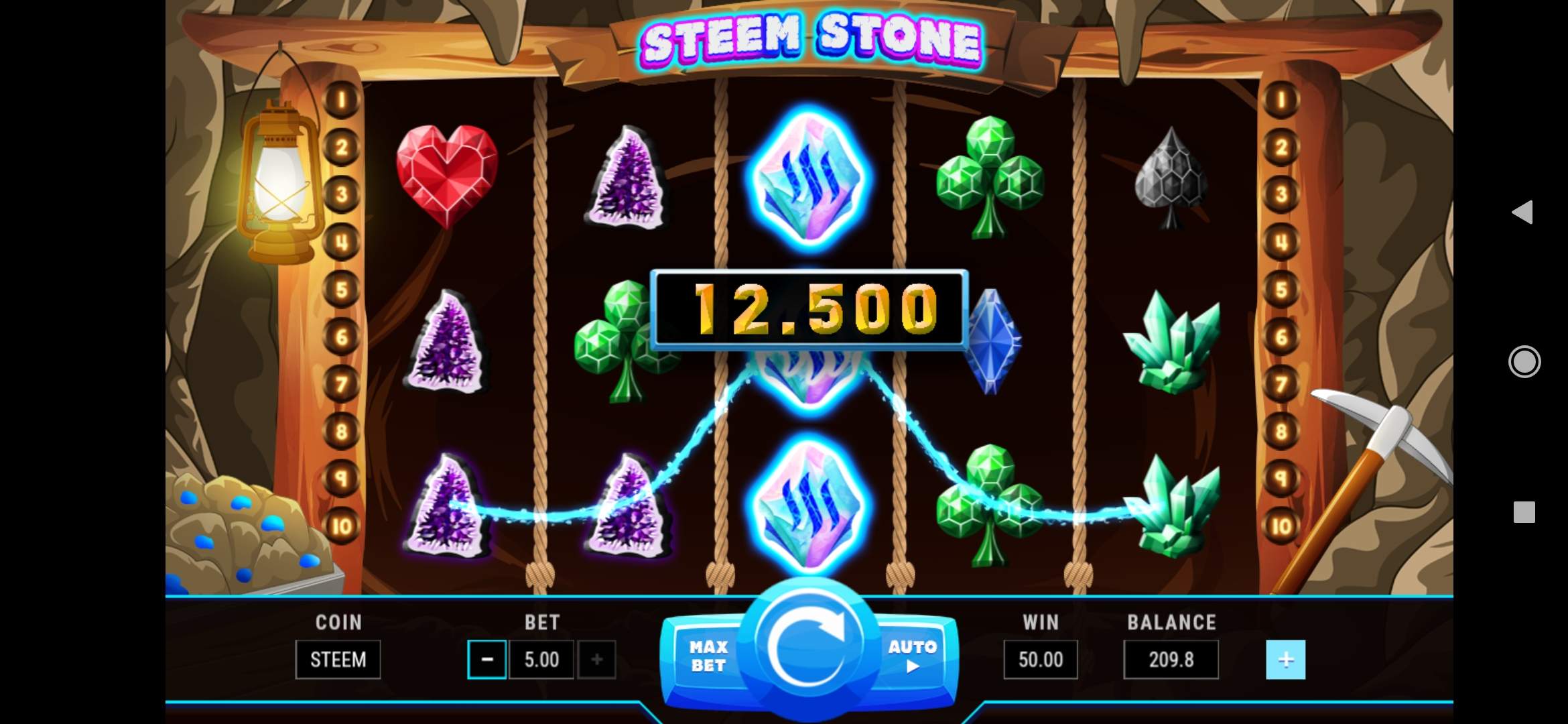Open the STEEM coin selector
Image resolution: width=1568 pixels, height=724 pixels.
coord(338,660)
